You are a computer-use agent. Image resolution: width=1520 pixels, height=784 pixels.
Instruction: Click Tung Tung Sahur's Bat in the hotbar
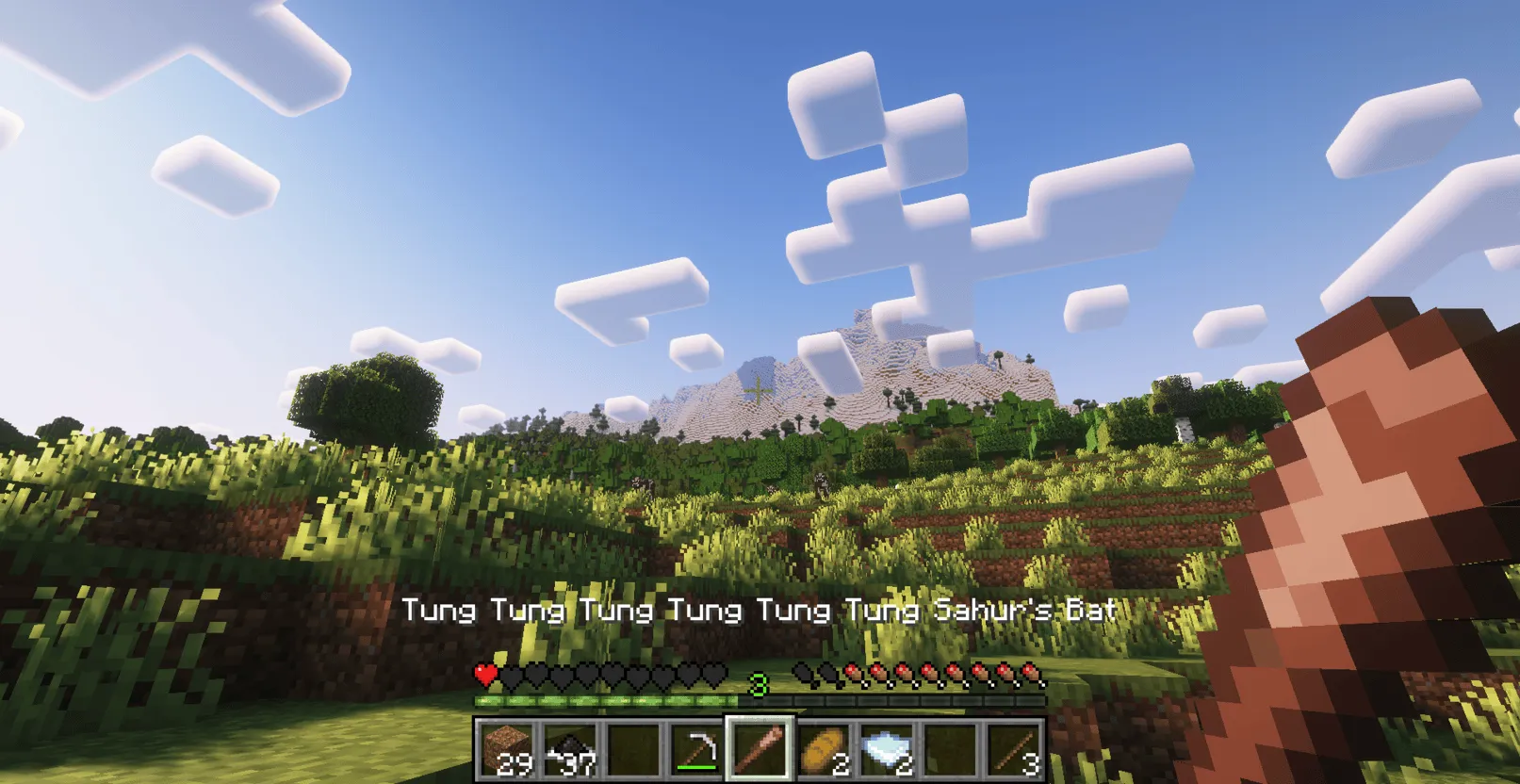point(759,749)
